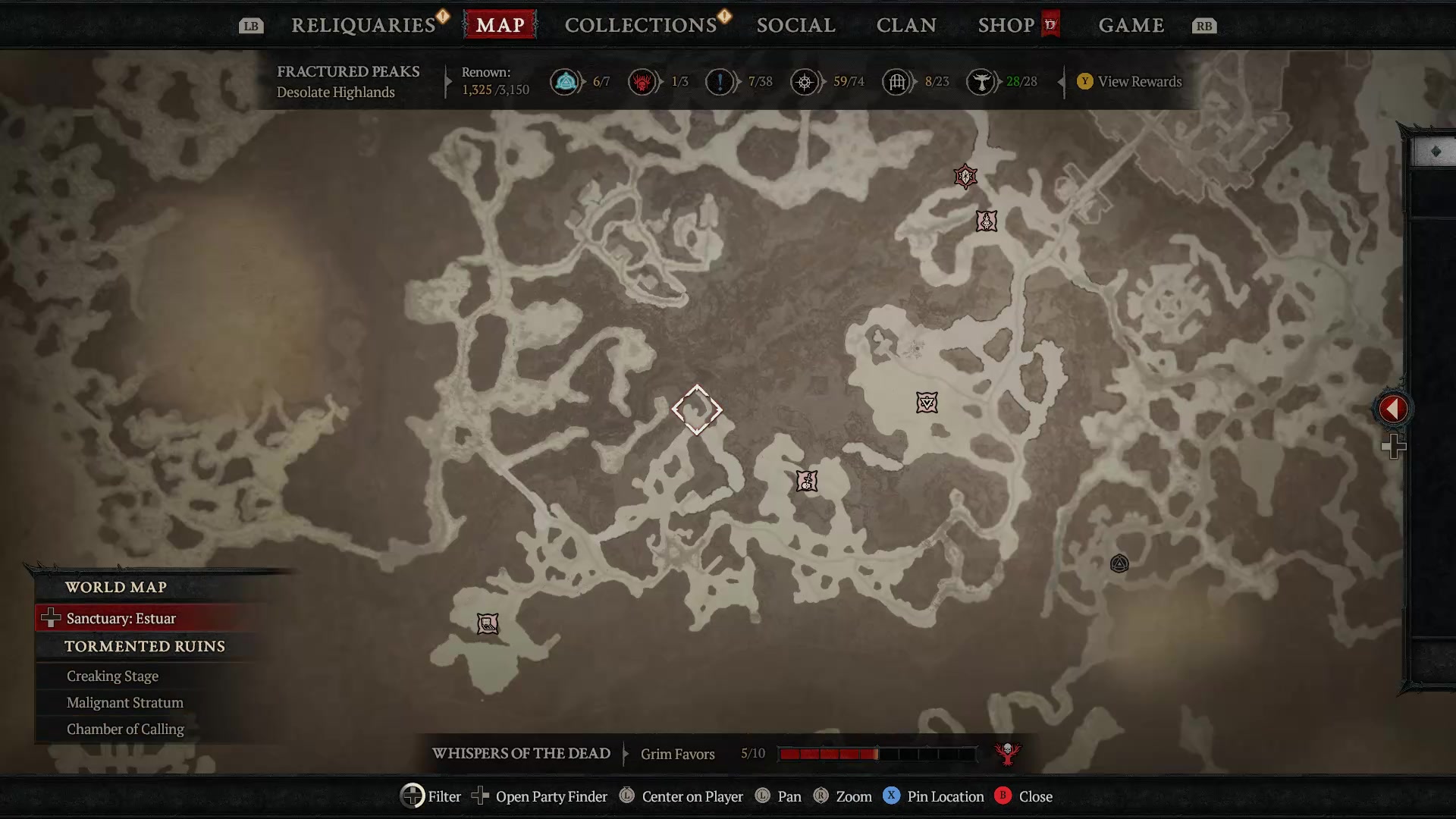Collapse the World Map sidebar entry

pos(118,586)
